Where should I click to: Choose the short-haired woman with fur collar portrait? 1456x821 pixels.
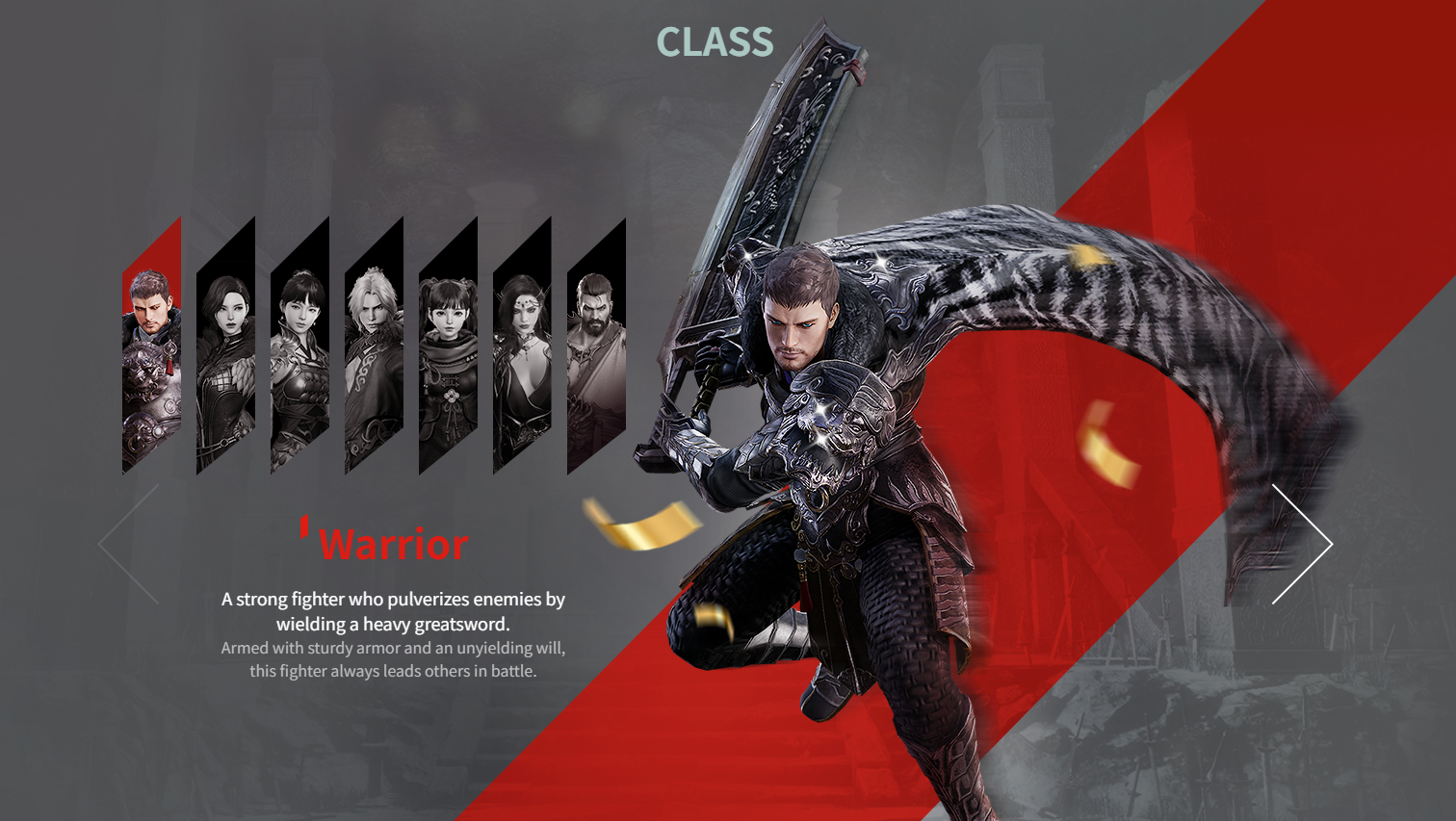click(x=225, y=346)
